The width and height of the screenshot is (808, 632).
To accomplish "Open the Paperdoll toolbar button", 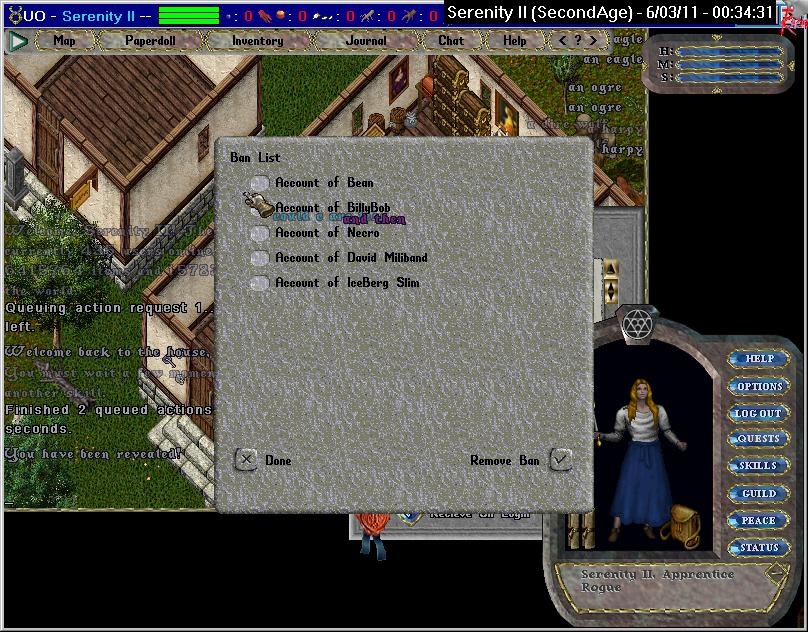I will point(149,41).
